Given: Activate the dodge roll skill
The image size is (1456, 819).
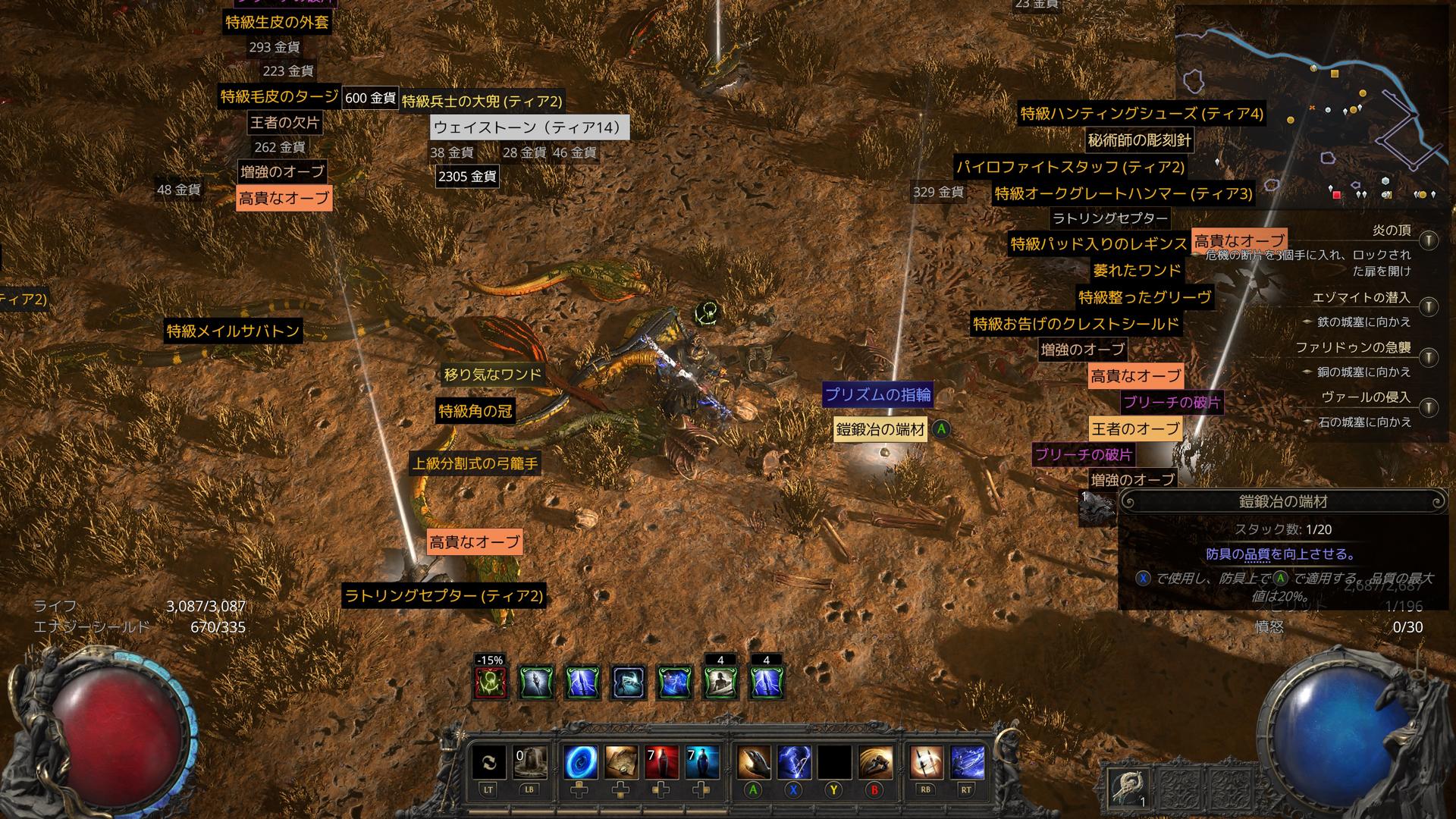Looking at the screenshot, I should pos(875,762).
